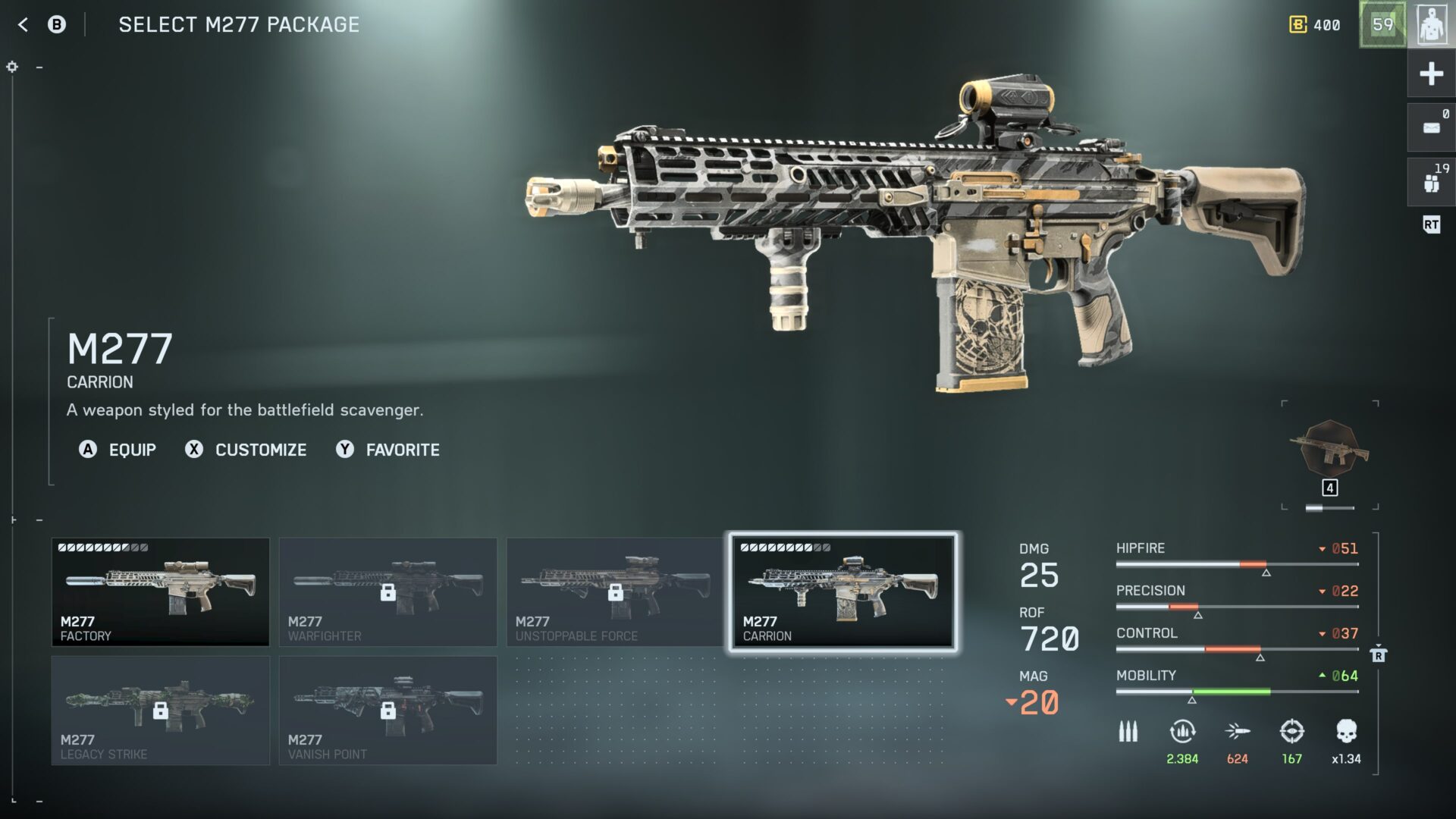Viewport: 1456px width, 819px height.
Task: Customize the M277 Carrion
Action: (246, 450)
